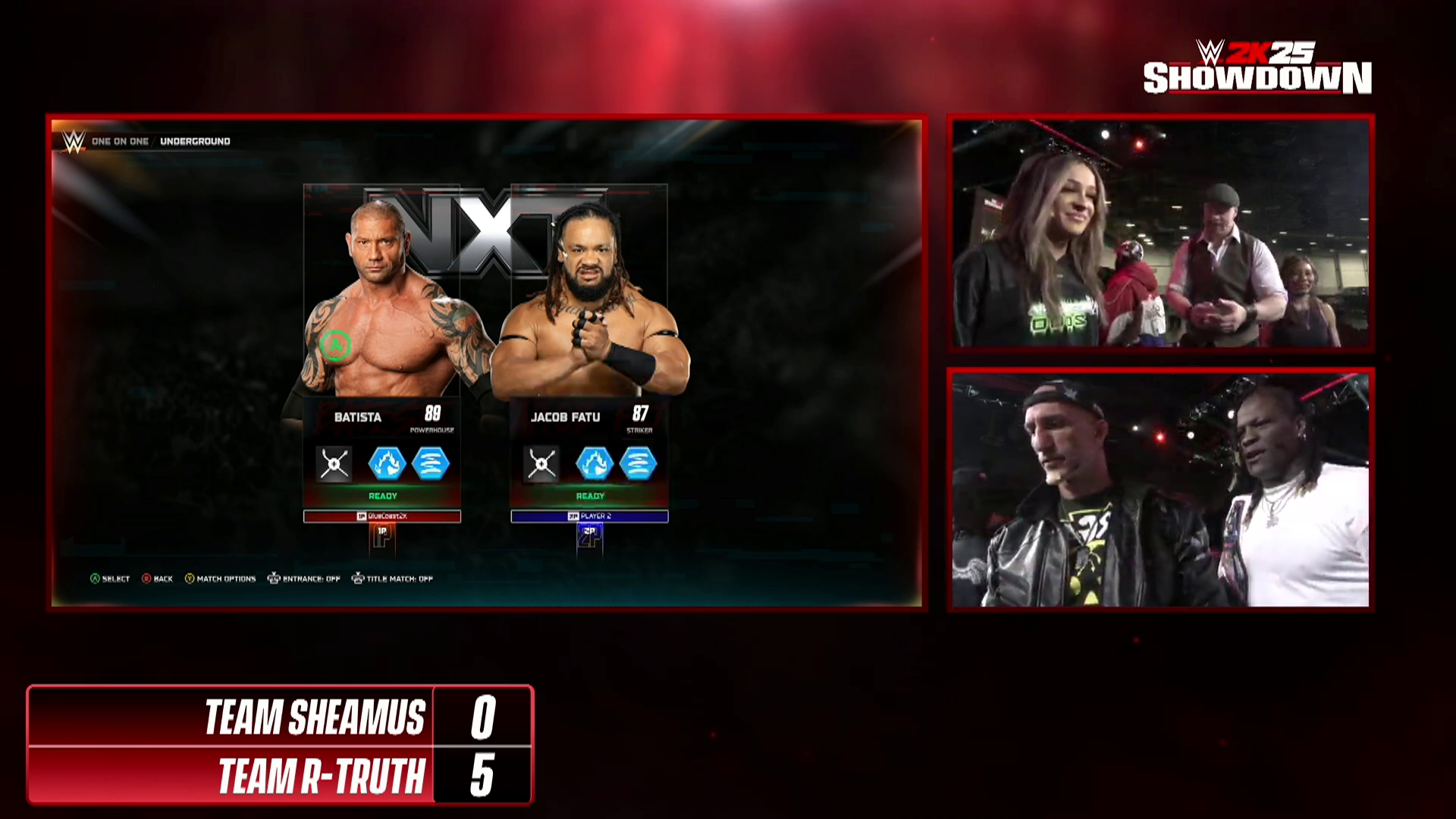Click Batista's crossed-weapons icon

[334, 464]
